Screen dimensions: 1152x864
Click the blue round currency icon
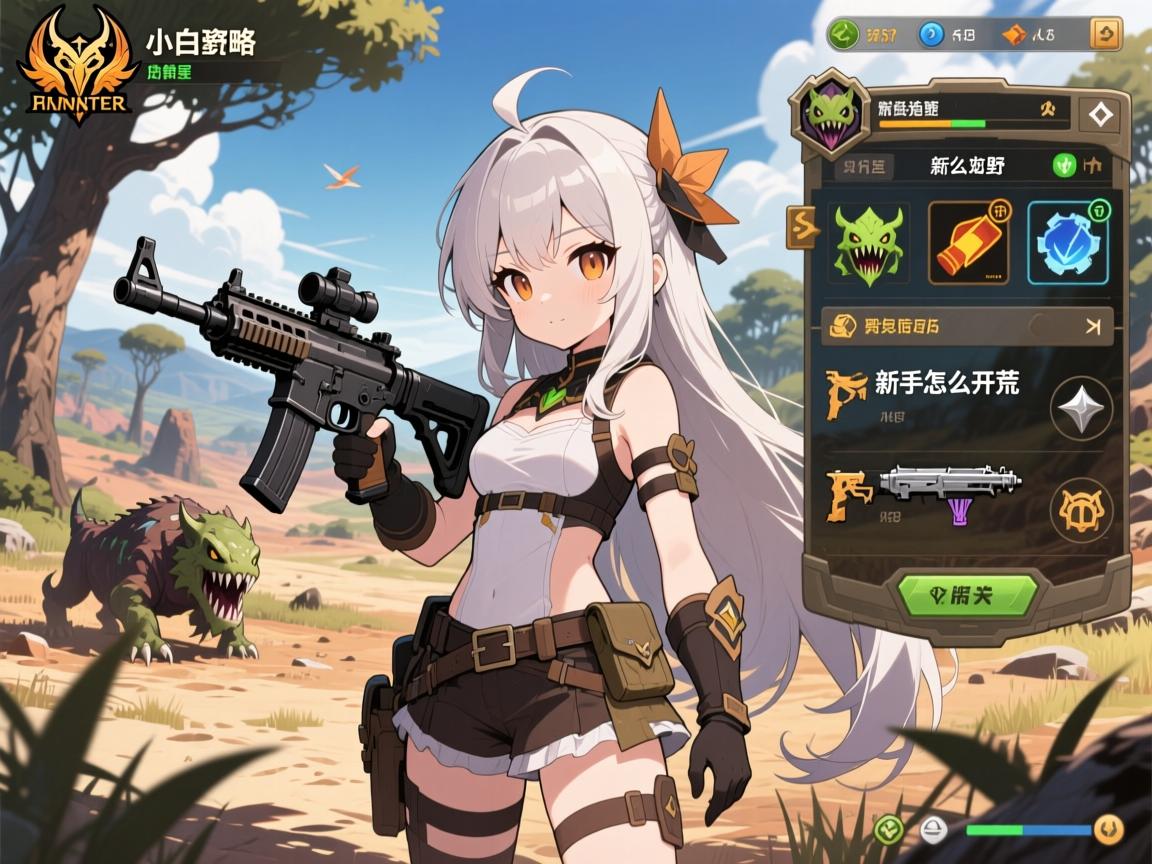click(932, 35)
